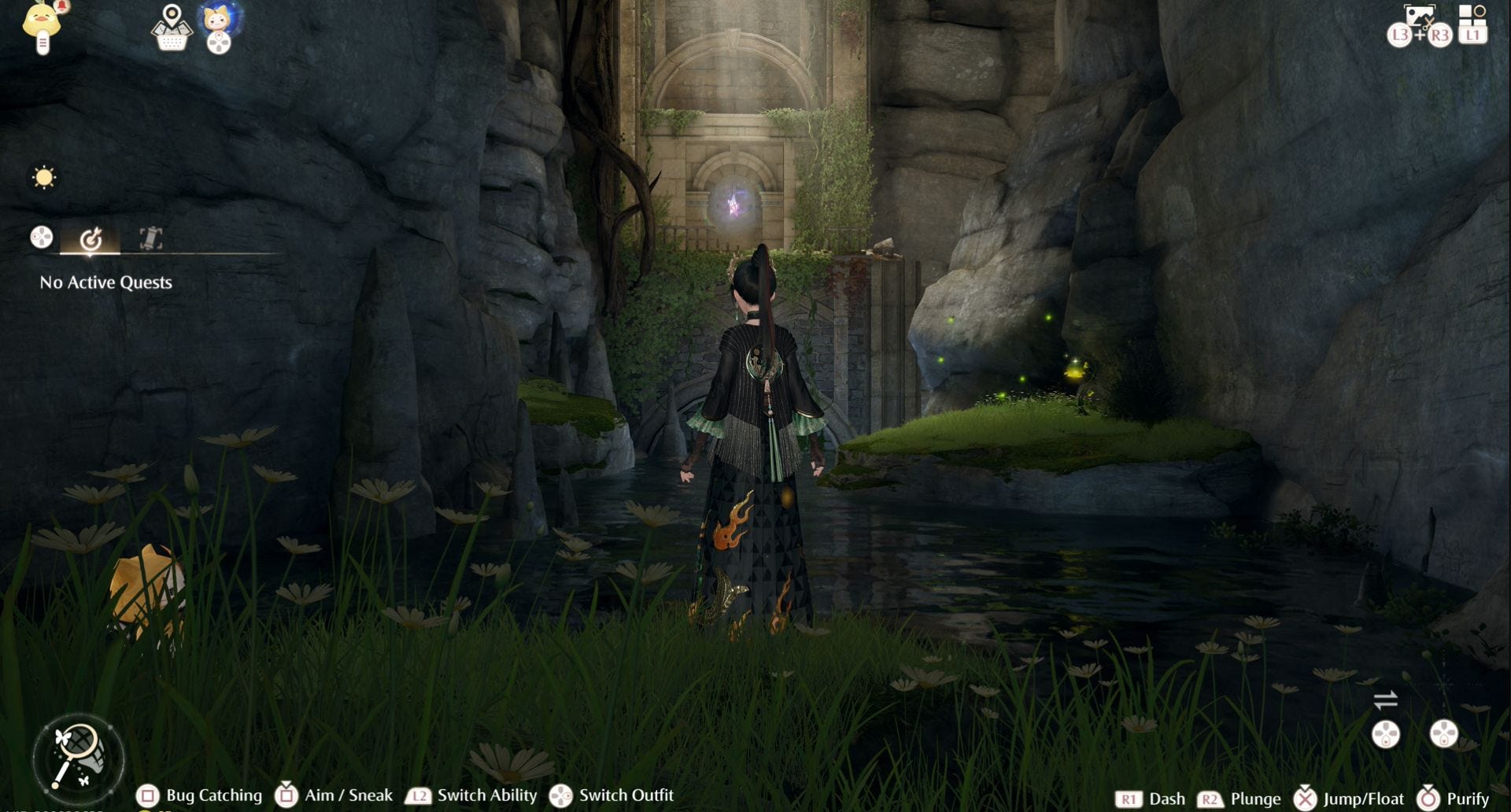The image size is (1511, 812).
Task: Switch to the quest target tracking tab
Action: pyautogui.click(x=91, y=238)
